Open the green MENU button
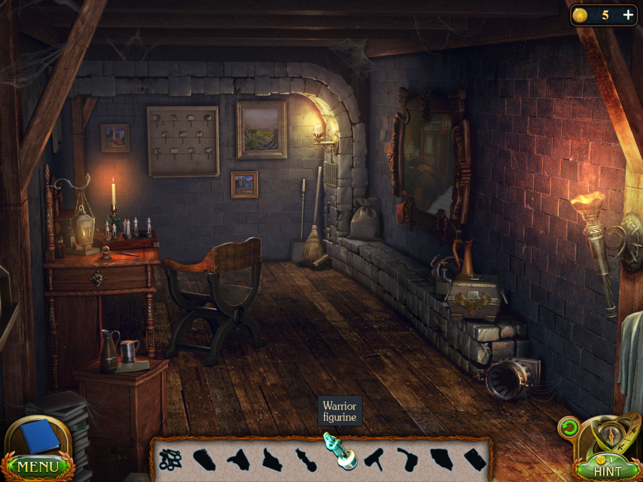Screen dimensions: 643x482 coord(37,467)
